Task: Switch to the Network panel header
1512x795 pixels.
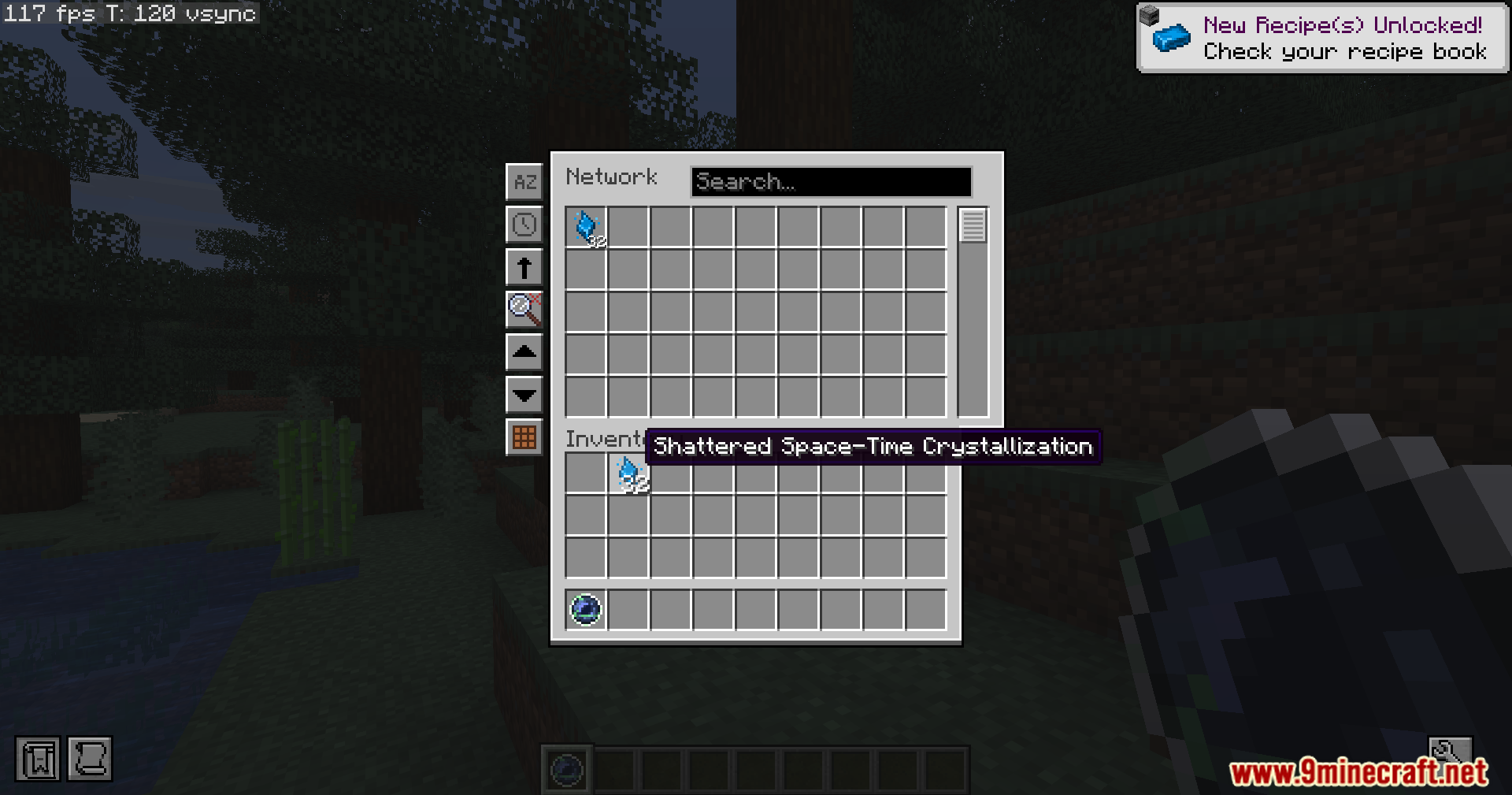Action: (612, 177)
